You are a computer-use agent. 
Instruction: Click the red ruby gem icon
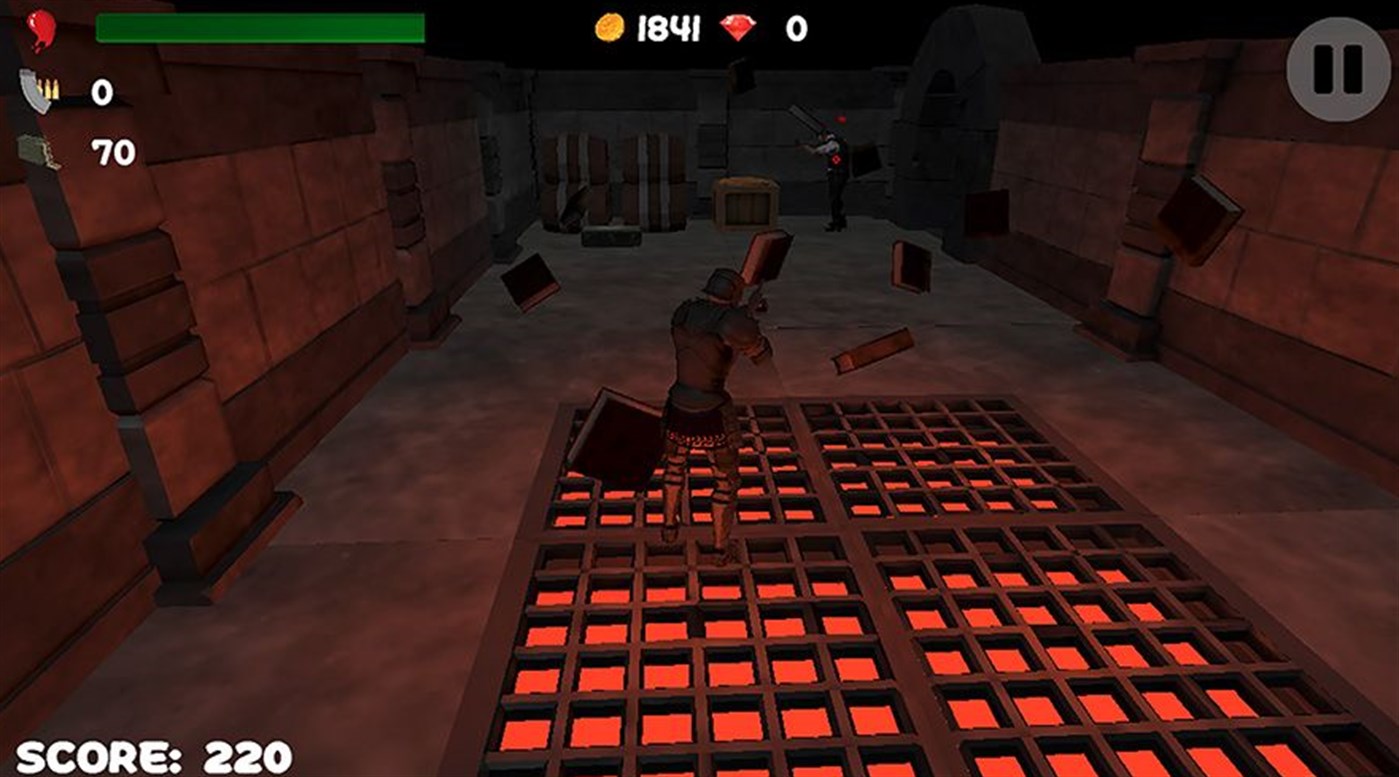click(737, 30)
